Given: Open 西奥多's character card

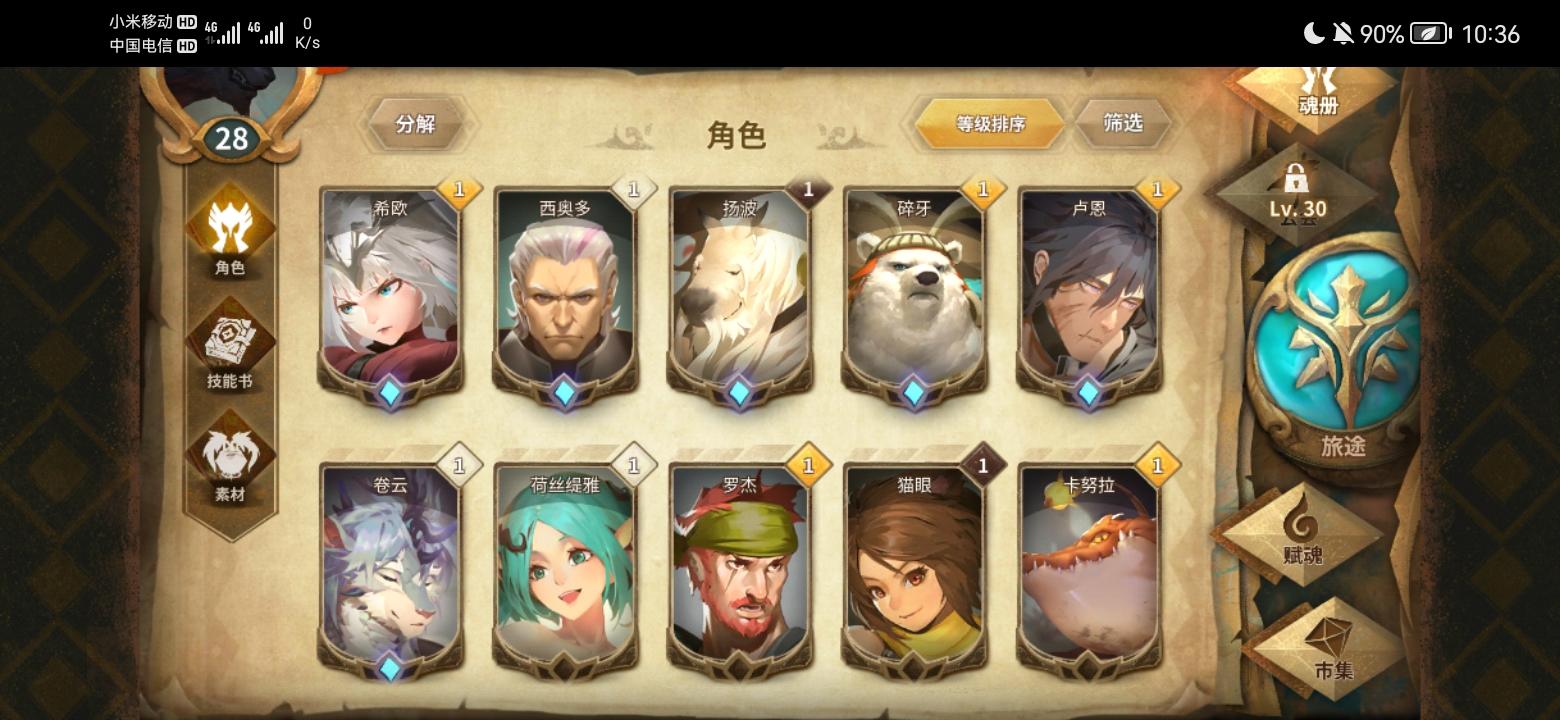Looking at the screenshot, I should [564, 290].
